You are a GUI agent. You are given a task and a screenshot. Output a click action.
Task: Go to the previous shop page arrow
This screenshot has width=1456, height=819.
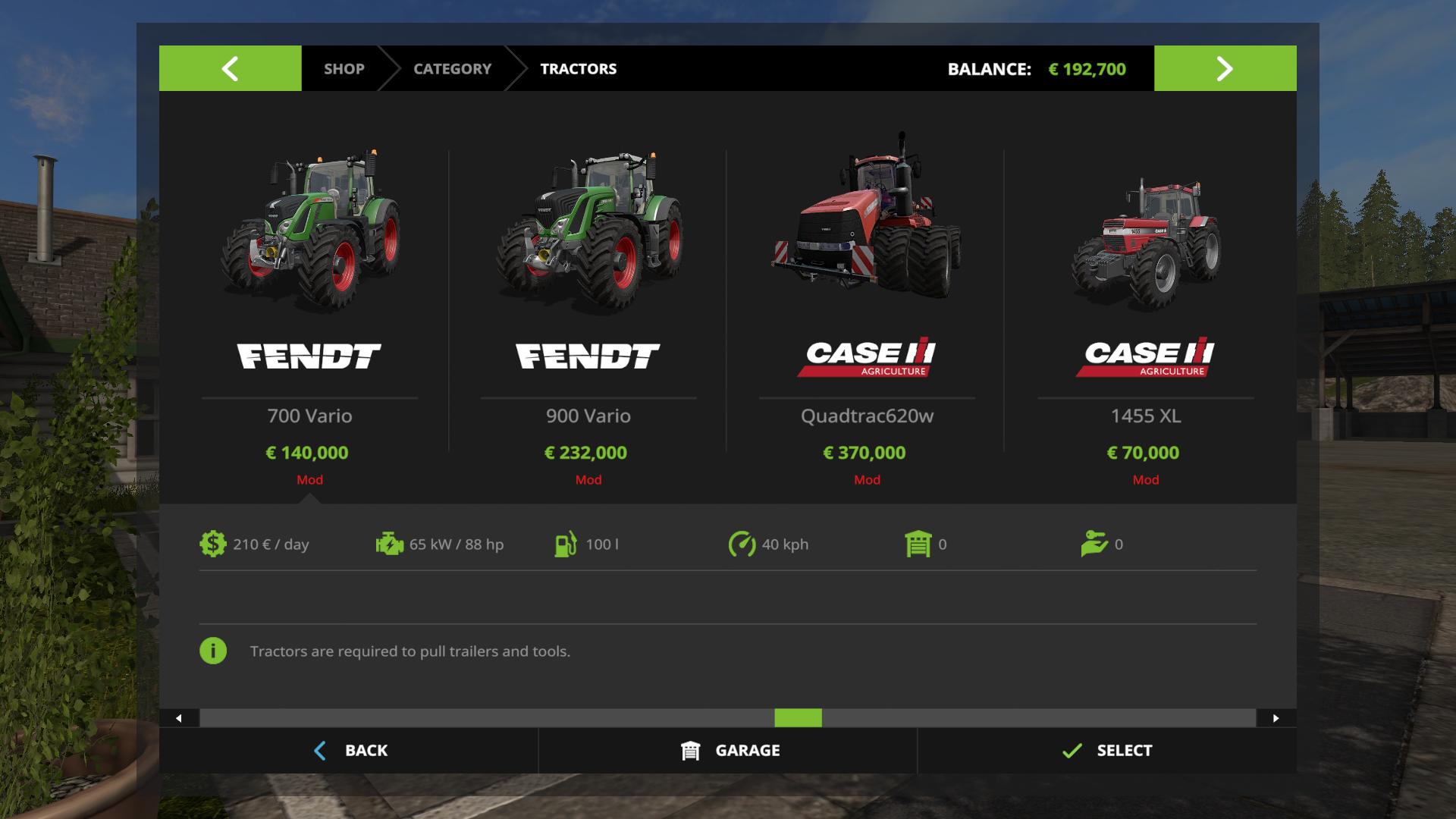click(x=230, y=68)
